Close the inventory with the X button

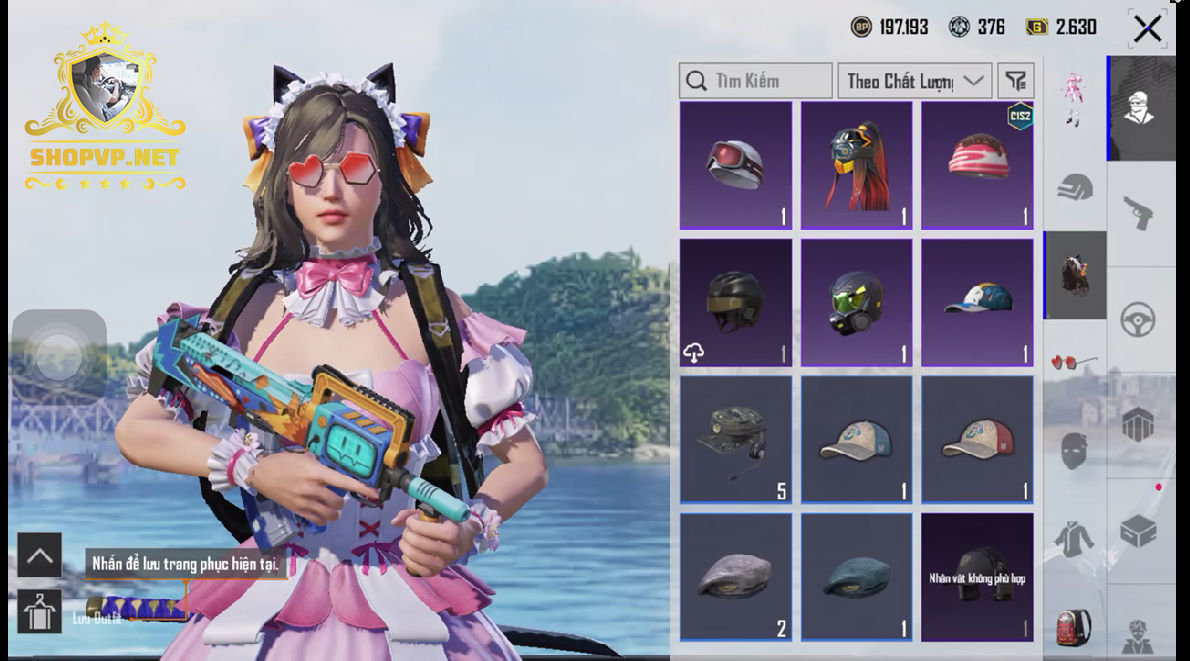[1147, 29]
